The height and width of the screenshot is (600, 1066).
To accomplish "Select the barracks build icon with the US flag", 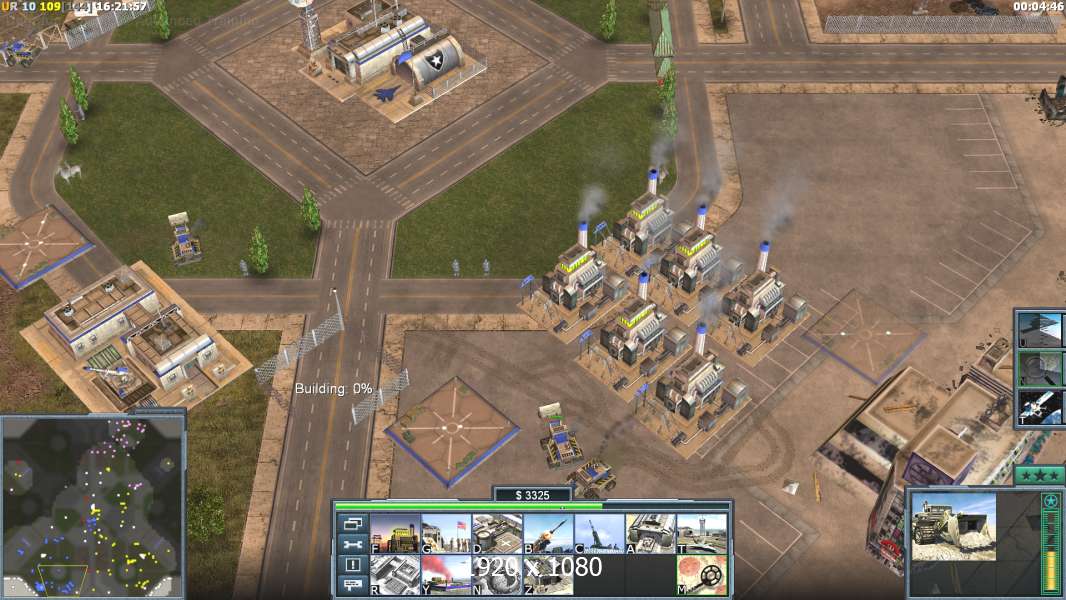I will coord(445,533).
